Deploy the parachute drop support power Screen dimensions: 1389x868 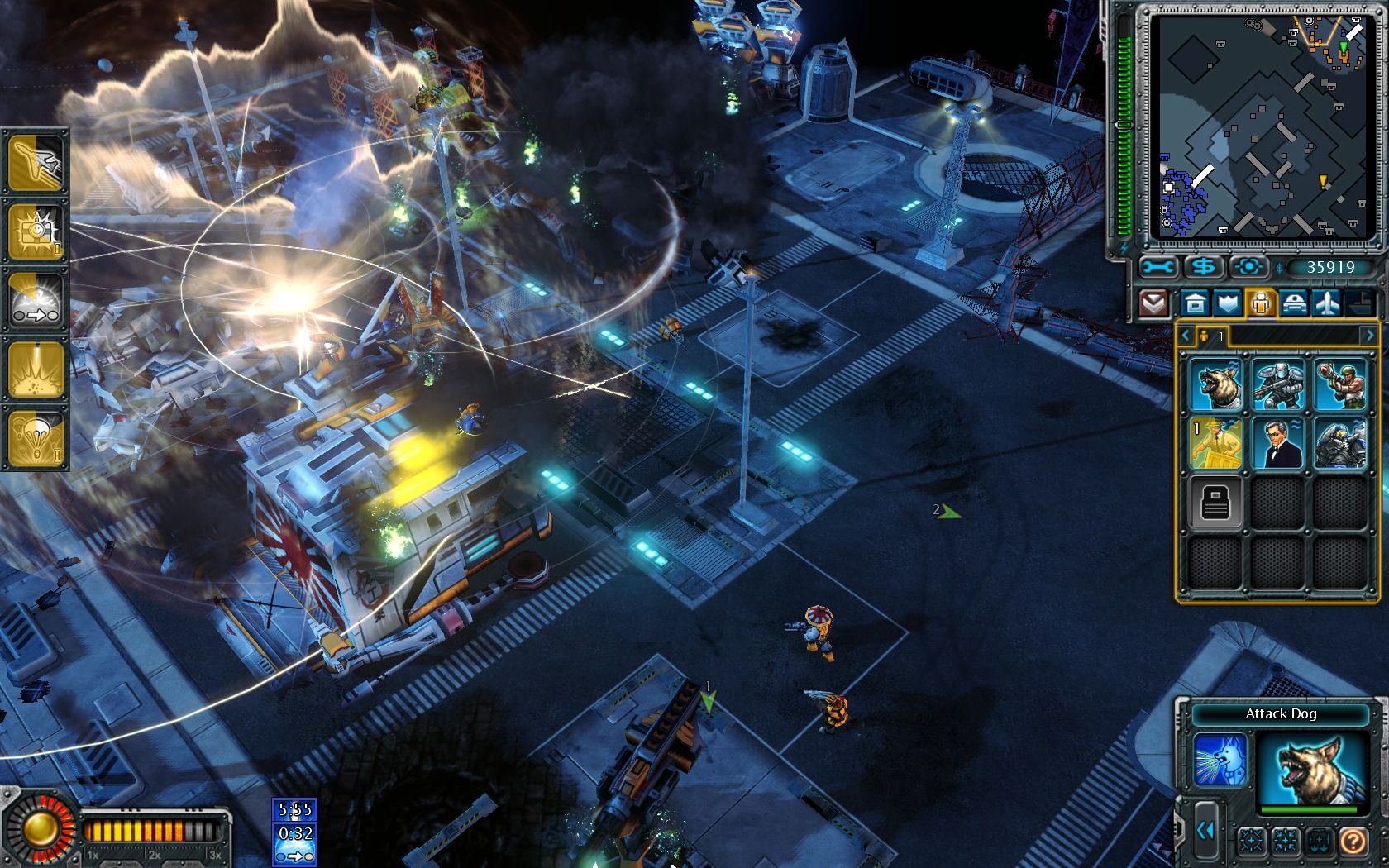[36, 438]
